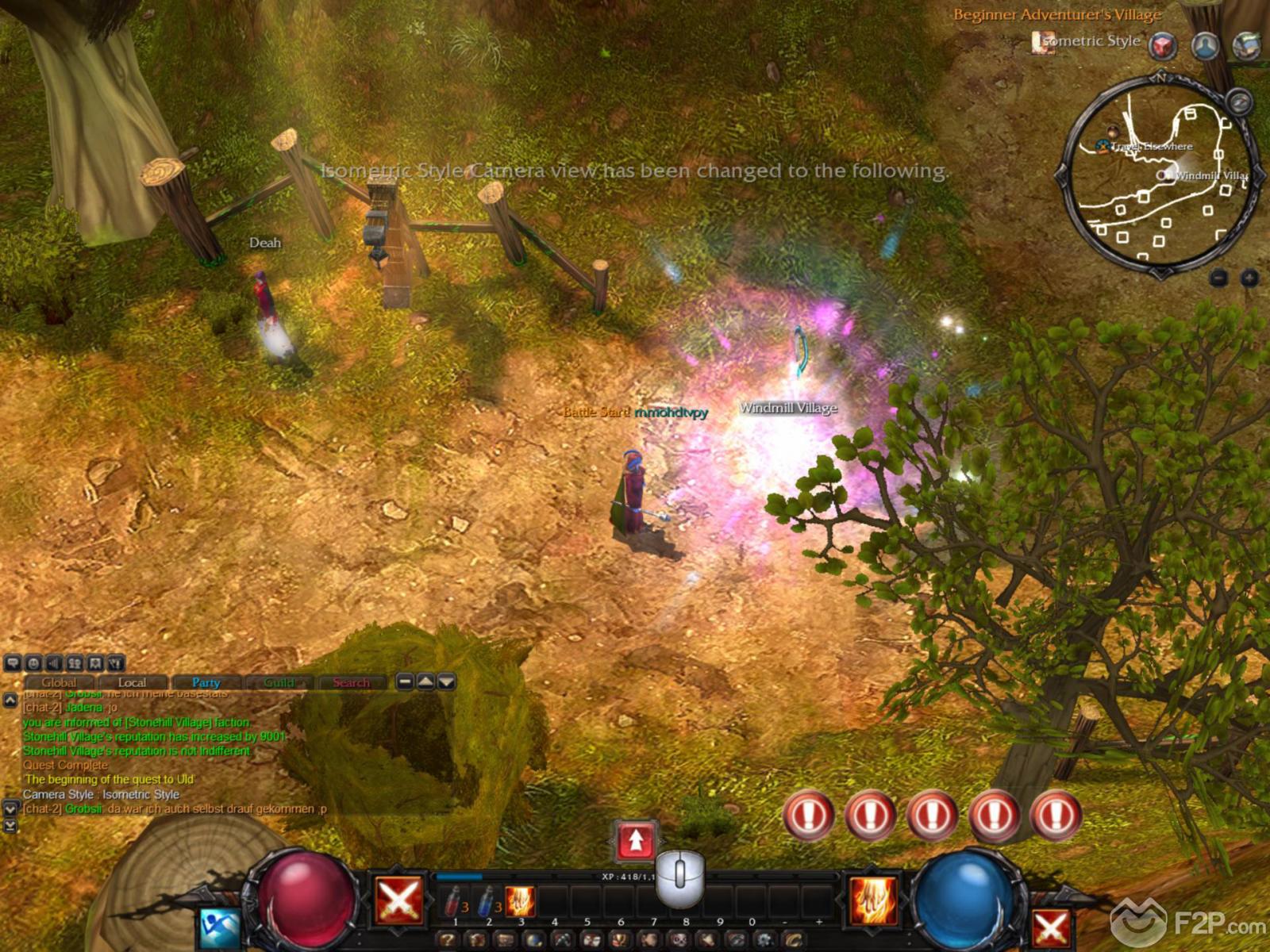The width and height of the screenshot is (1270, 952).
Task: Open the Local chat tab
Action: pyautogui.click(x=132, y=682)
